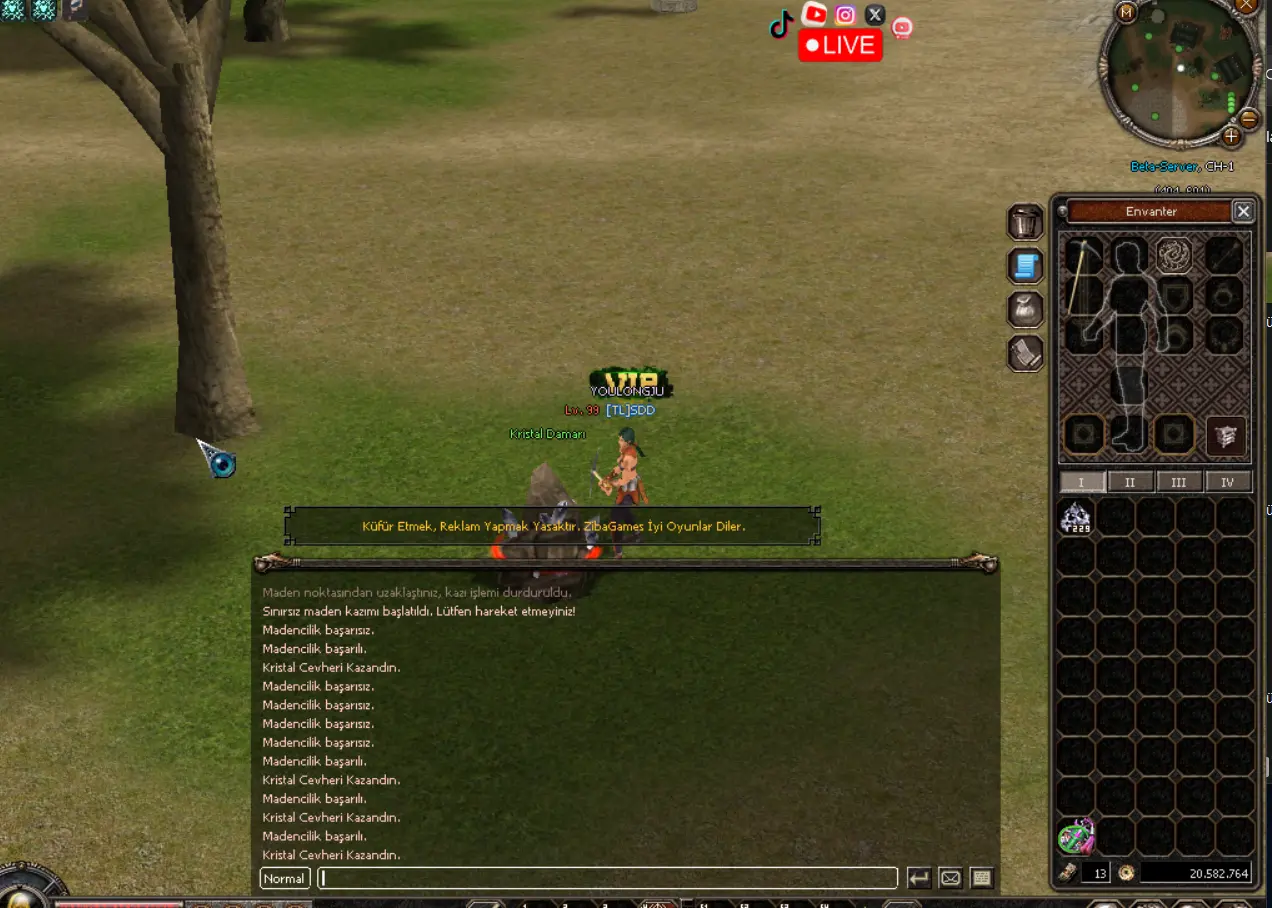The height and width of the screenshot is (908, 1272).
Task: Change the Normal chat mode button
Action: pos(284,878)
